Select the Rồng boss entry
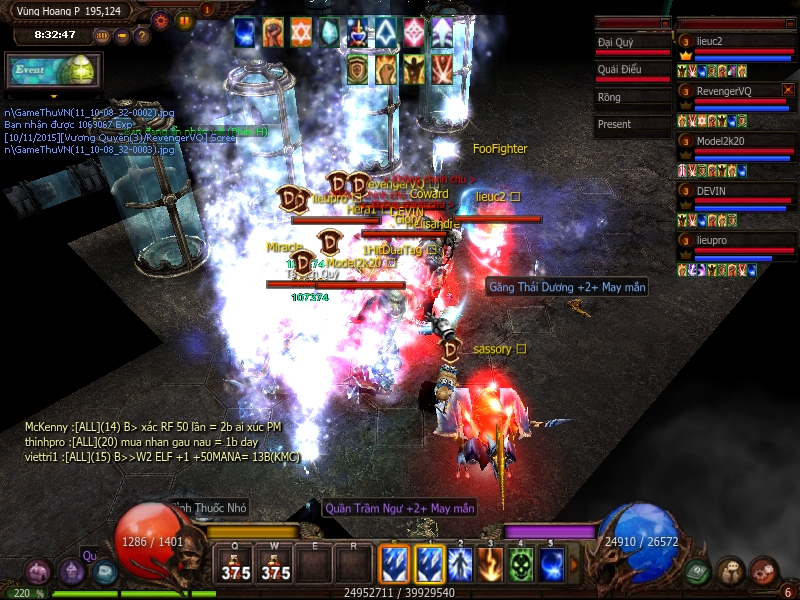This screenshot has height=600, width=800. (631, 98)
